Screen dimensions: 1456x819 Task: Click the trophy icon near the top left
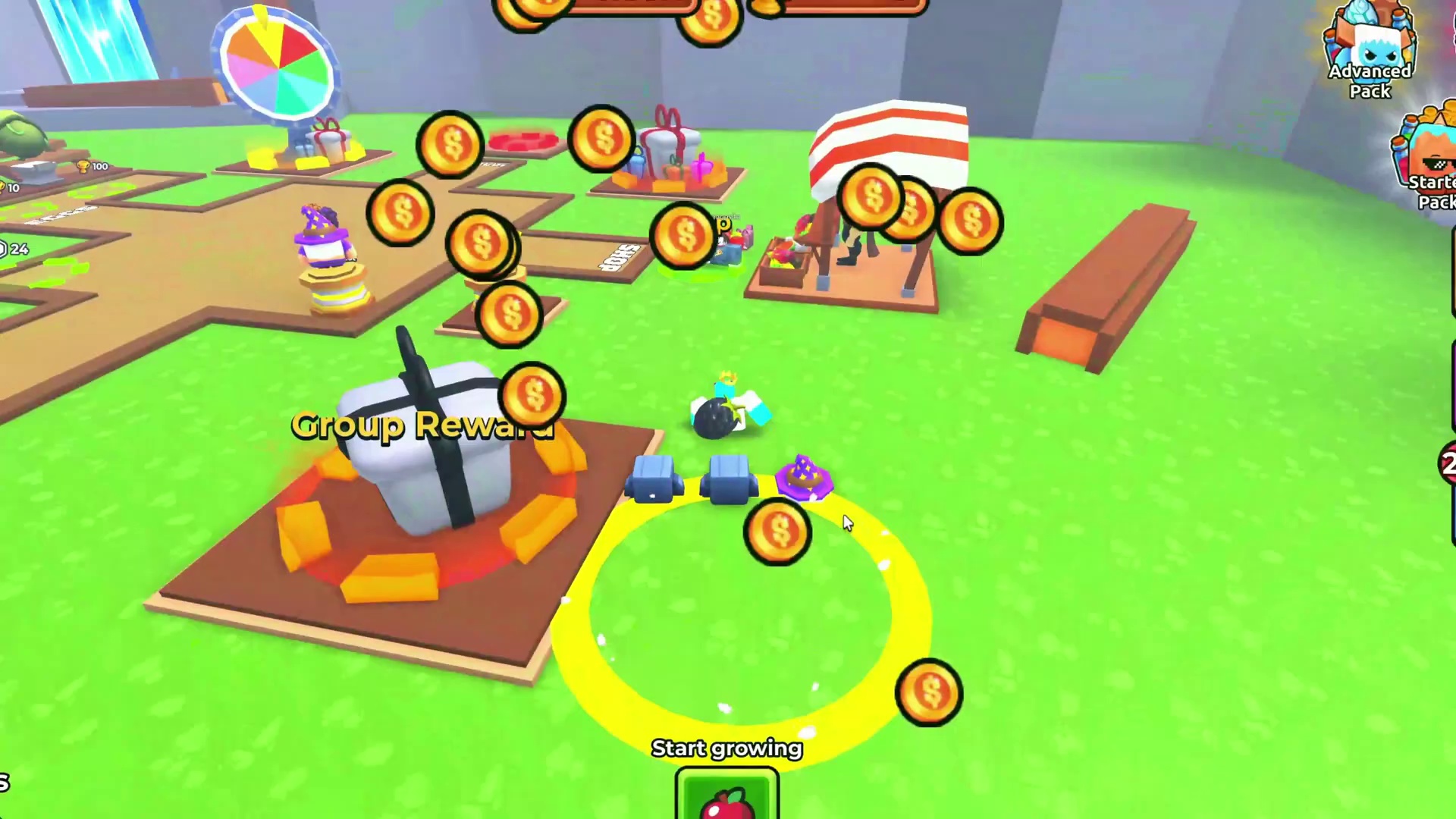(83, 166)
